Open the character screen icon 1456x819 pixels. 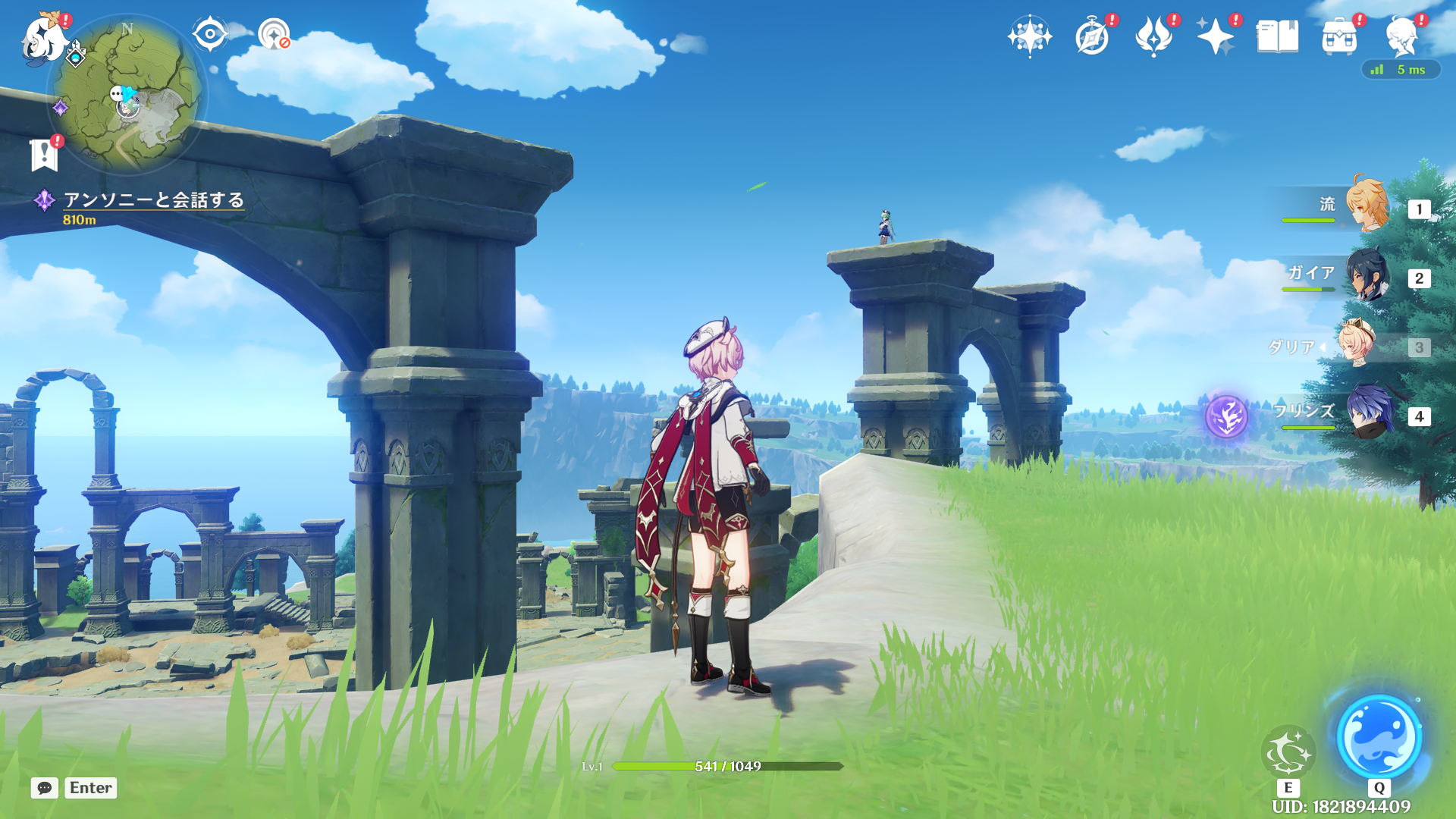(x=1401, y=36)
